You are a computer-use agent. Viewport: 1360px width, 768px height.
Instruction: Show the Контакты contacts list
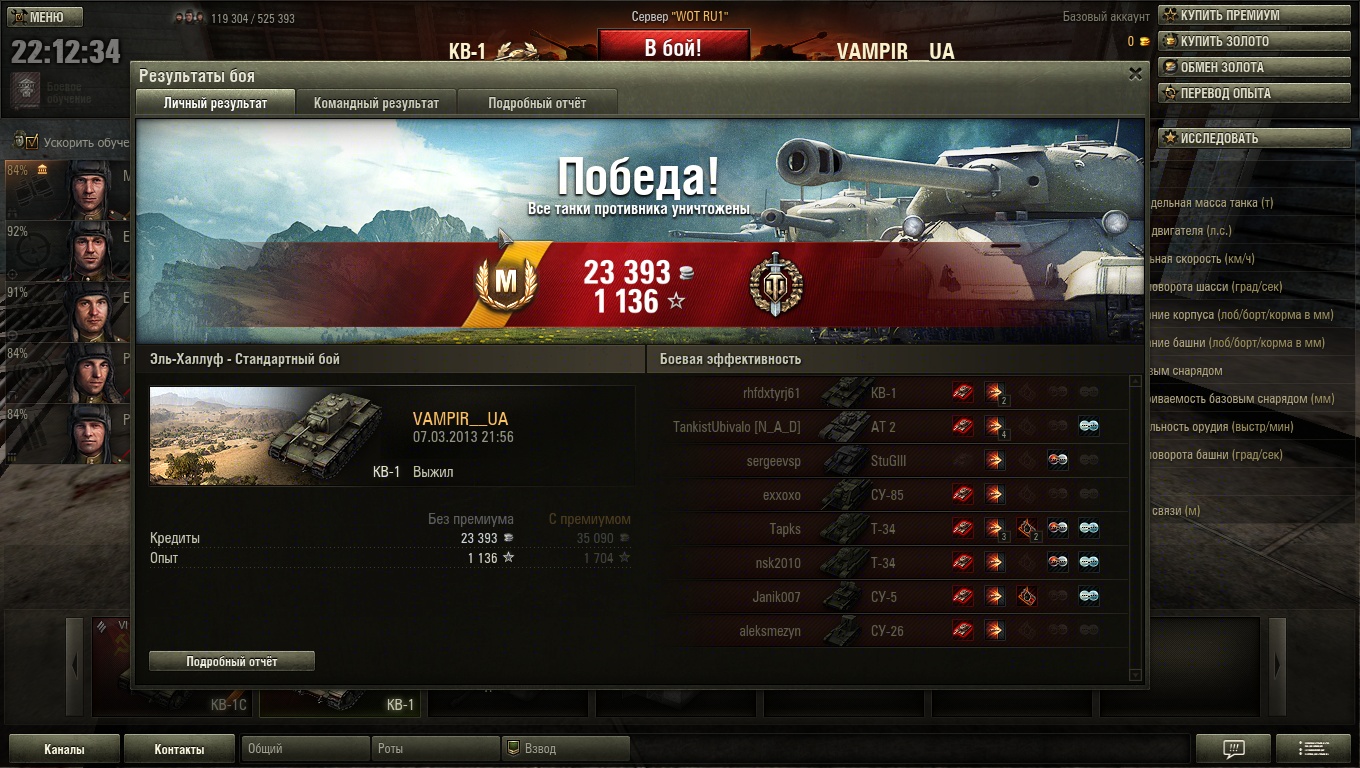pos(179,749)
